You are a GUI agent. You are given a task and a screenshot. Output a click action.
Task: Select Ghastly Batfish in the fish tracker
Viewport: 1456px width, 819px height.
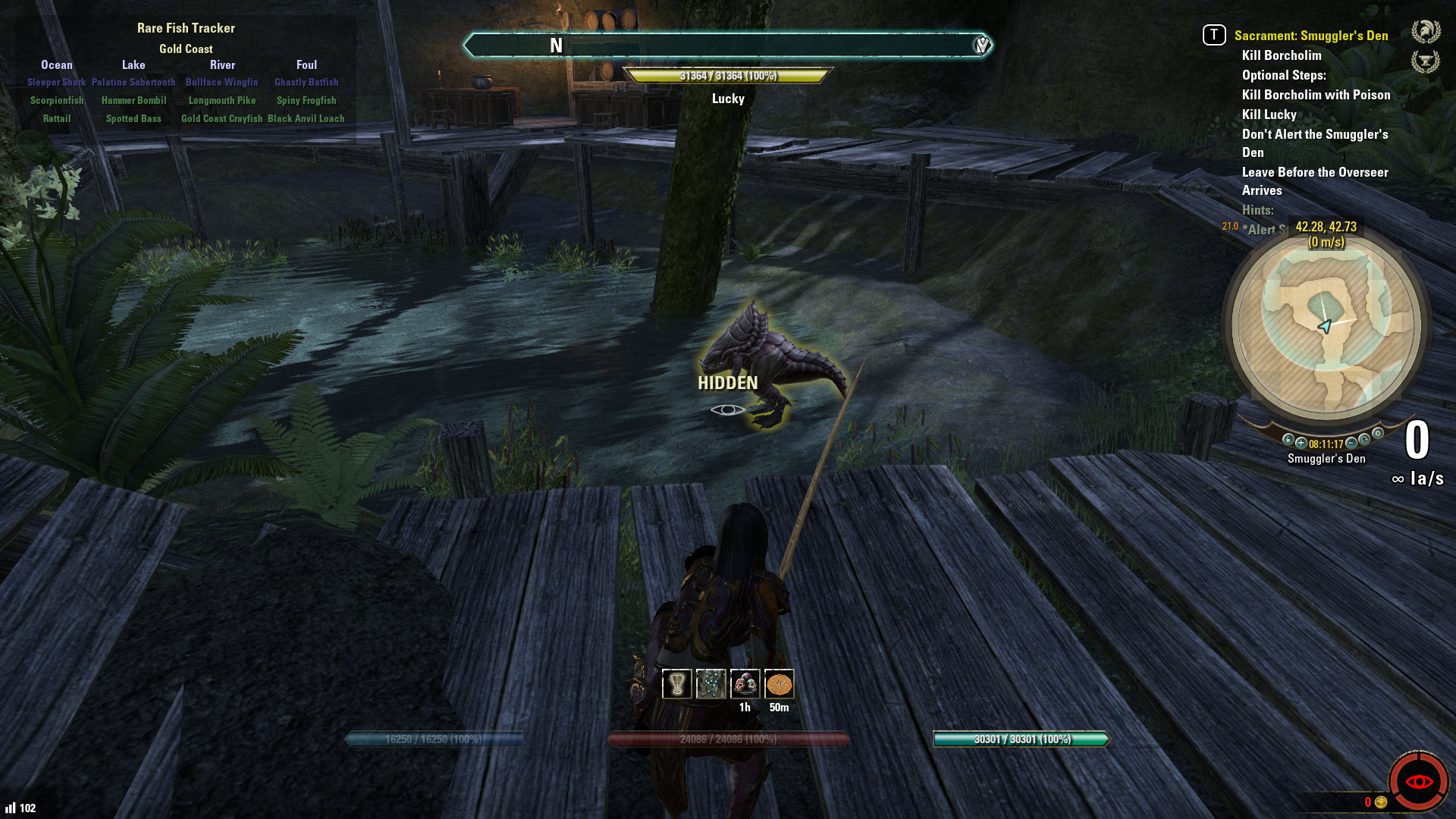click(306, 82)
